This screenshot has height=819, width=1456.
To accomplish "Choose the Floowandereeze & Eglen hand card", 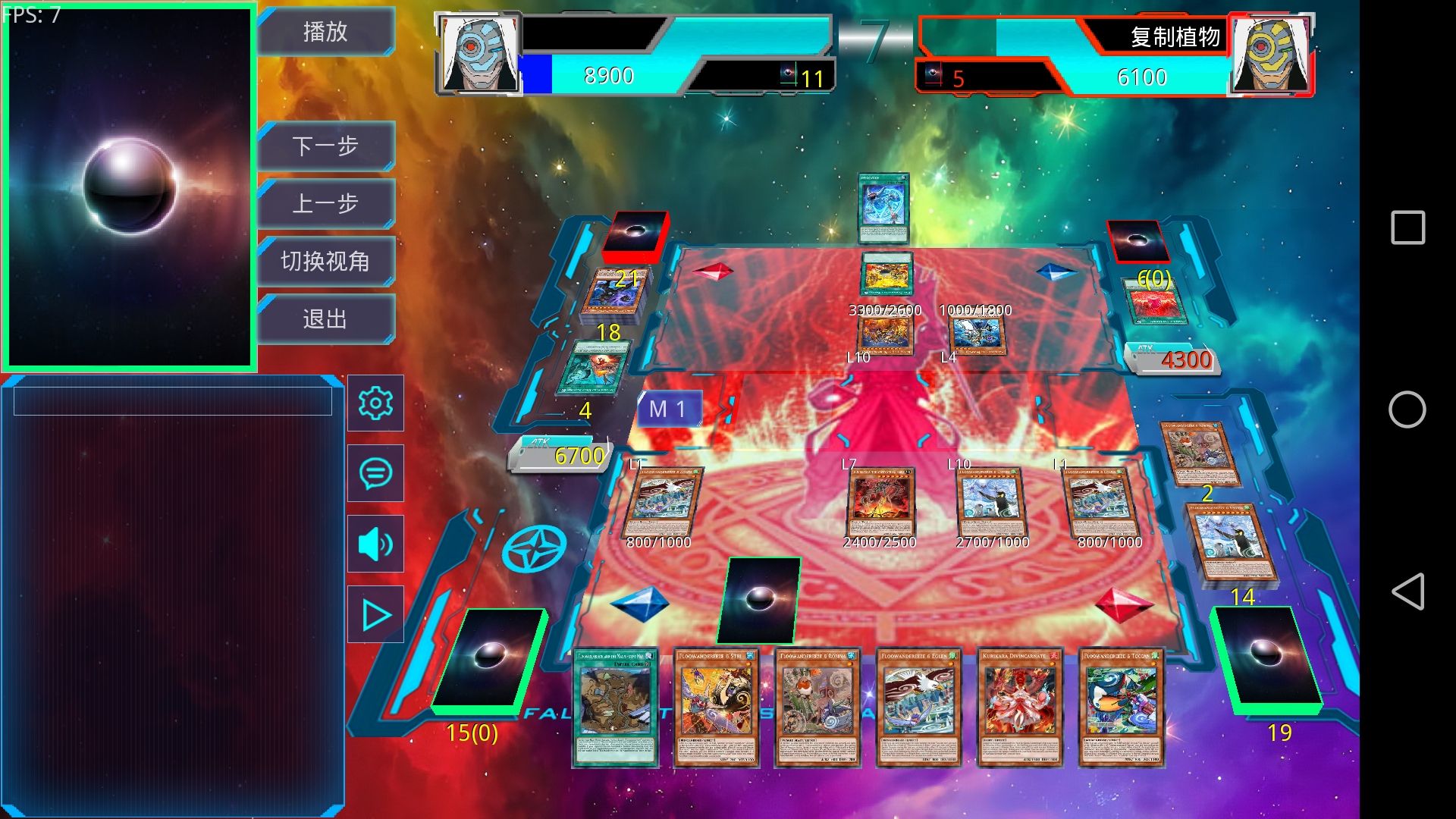I will (918, 707).
